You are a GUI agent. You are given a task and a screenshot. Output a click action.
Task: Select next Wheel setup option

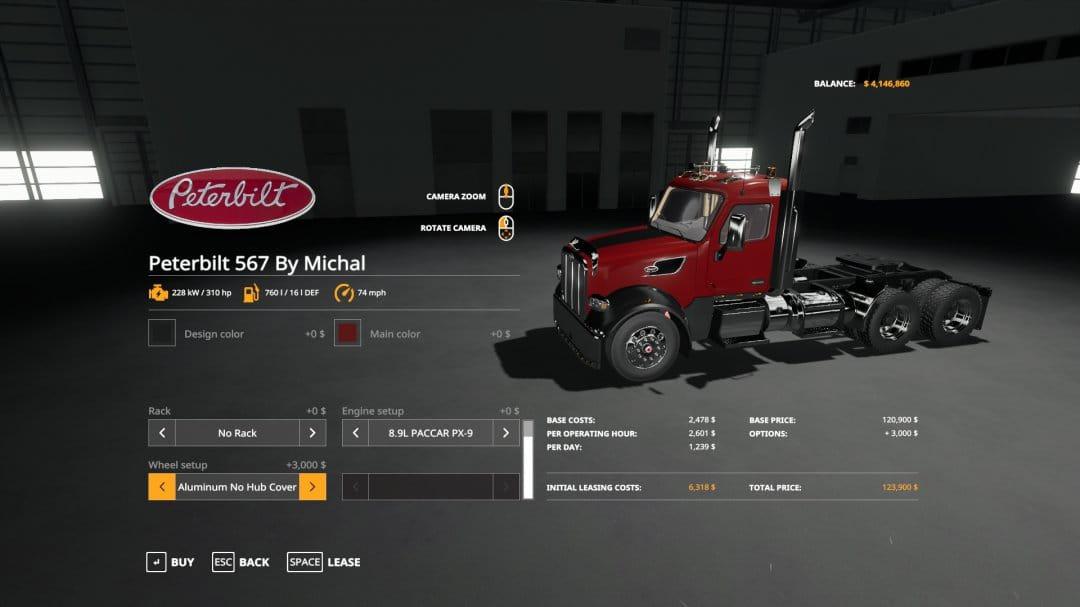pyautogui.click(x=312, y=487)
